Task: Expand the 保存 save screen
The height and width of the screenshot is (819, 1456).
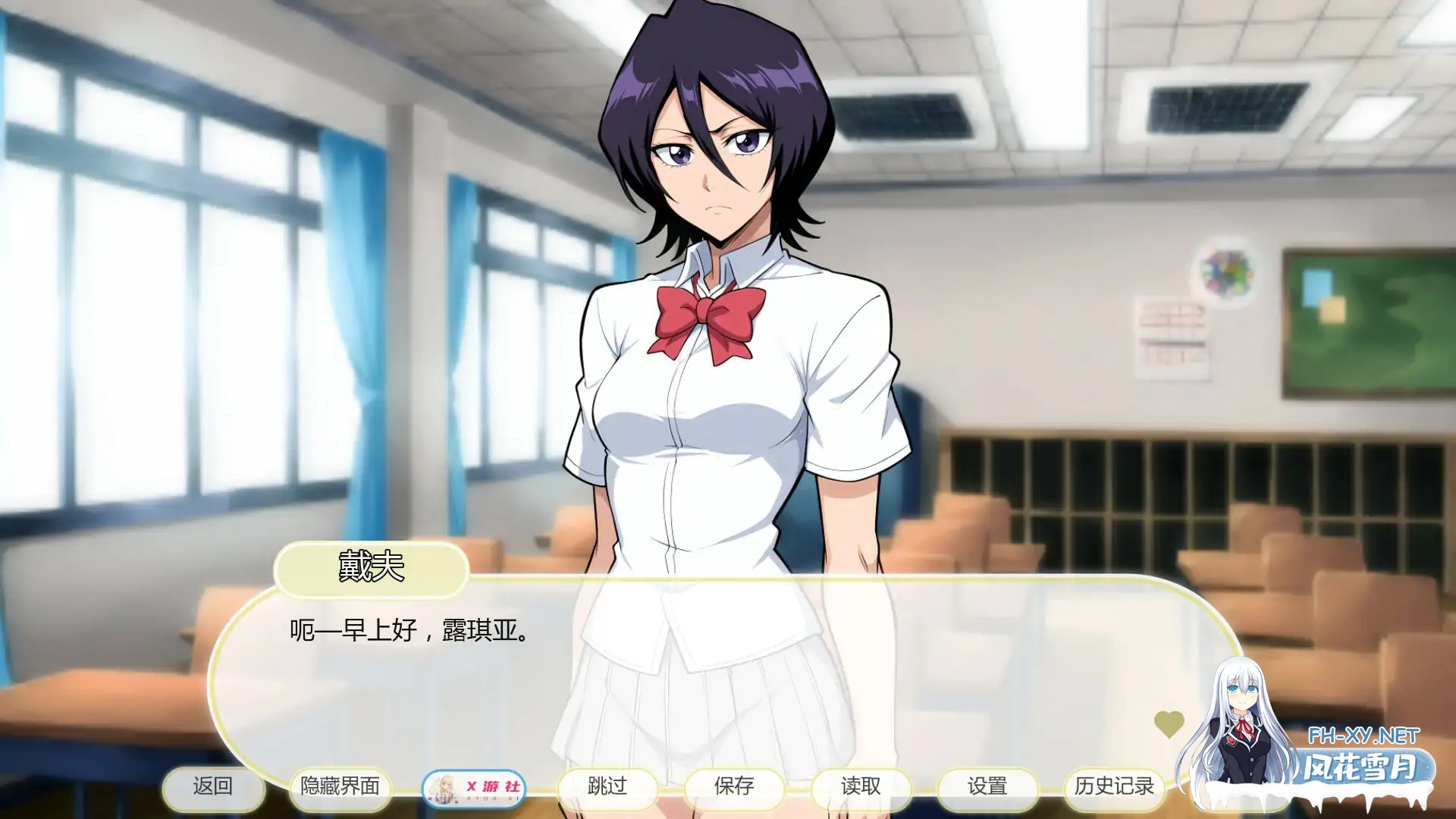Action: tap(733, 788)
